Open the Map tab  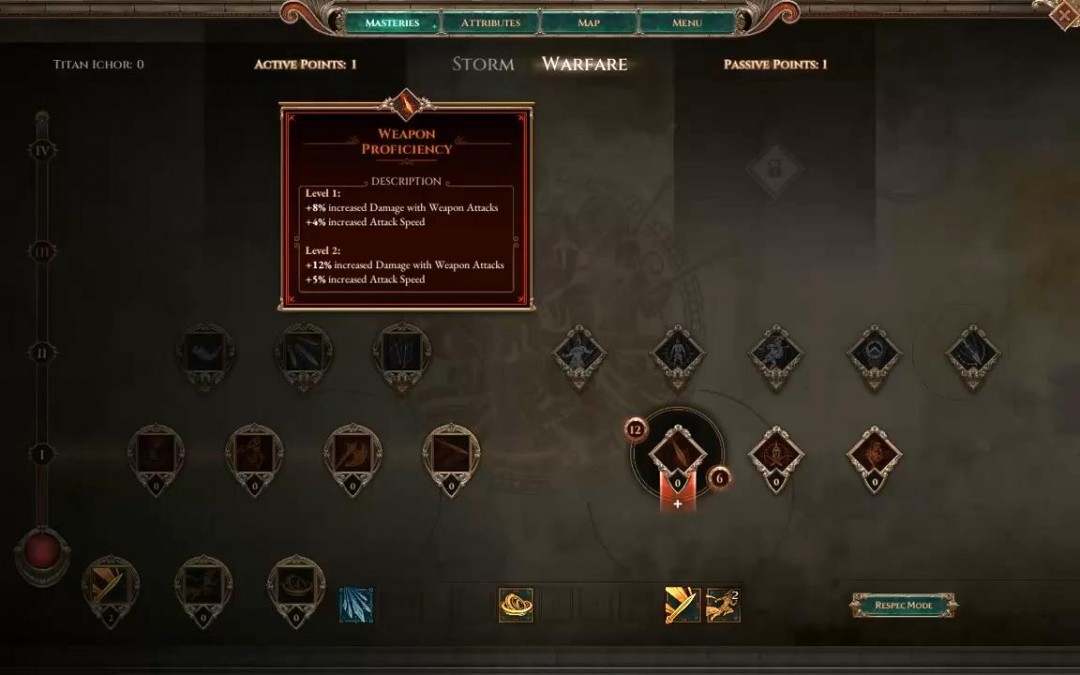click(x=589, y=22)
